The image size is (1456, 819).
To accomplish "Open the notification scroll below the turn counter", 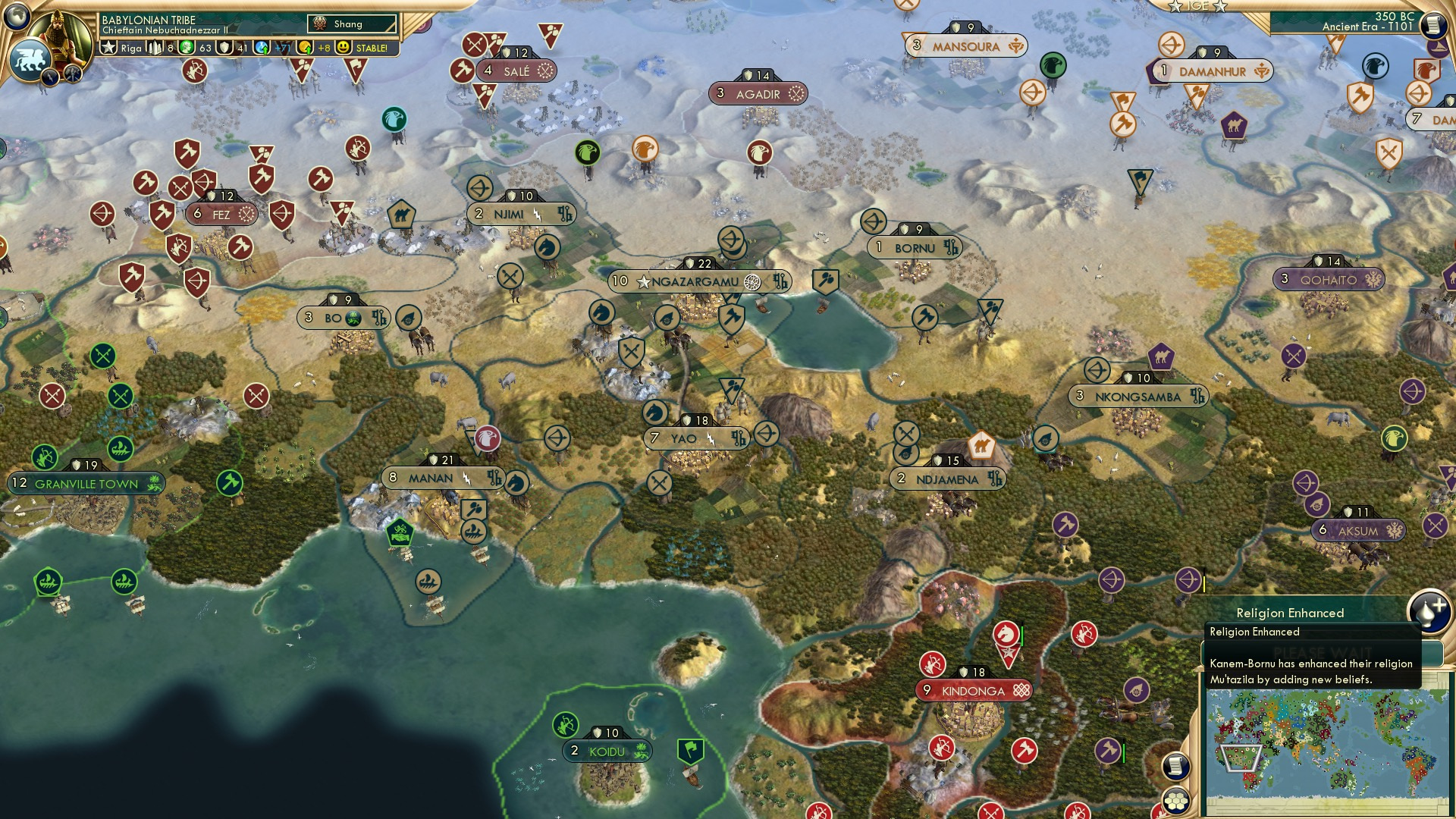I will click(x=1433, y=25).
